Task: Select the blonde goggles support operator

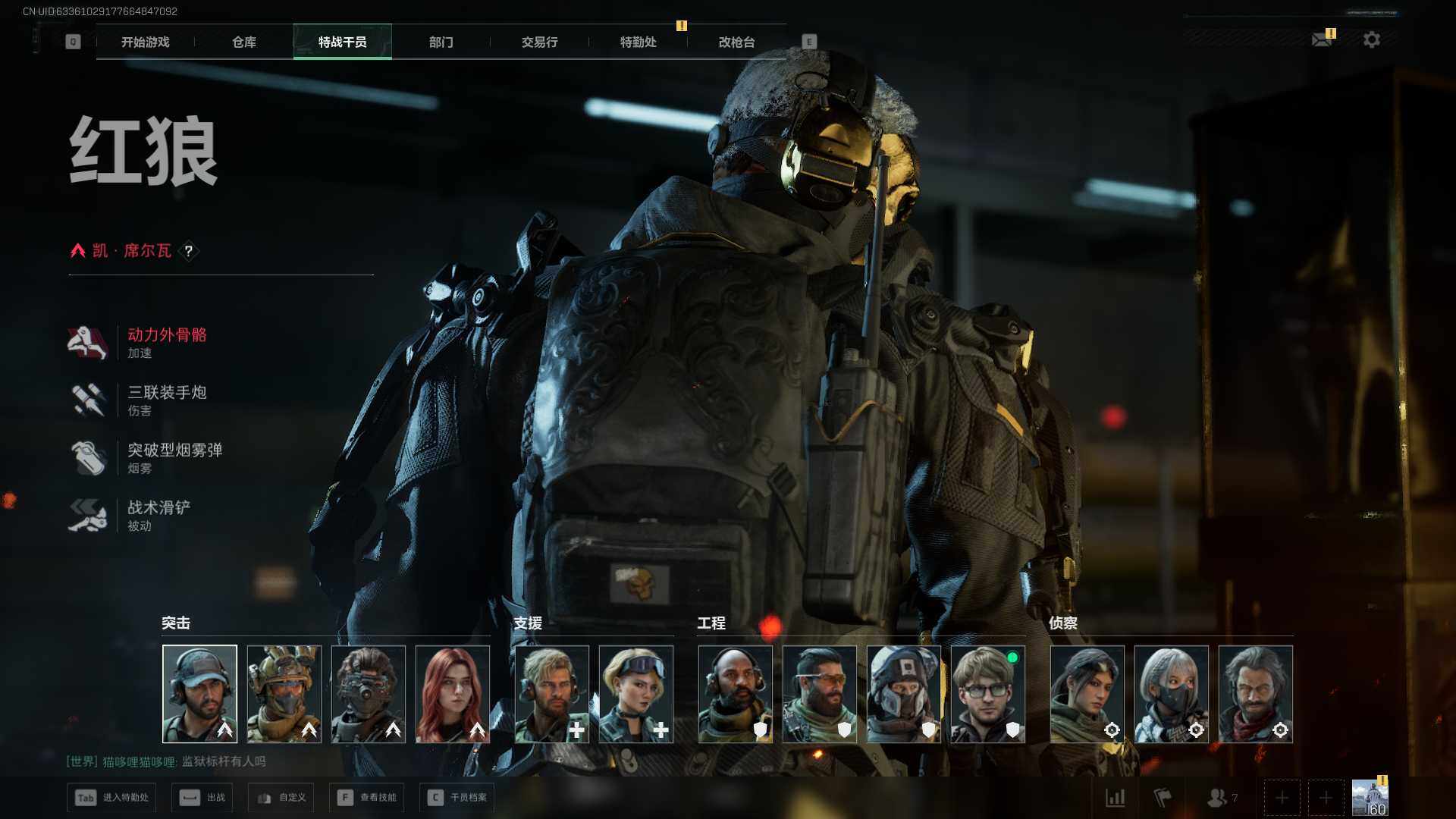Action: coord(635,694)
